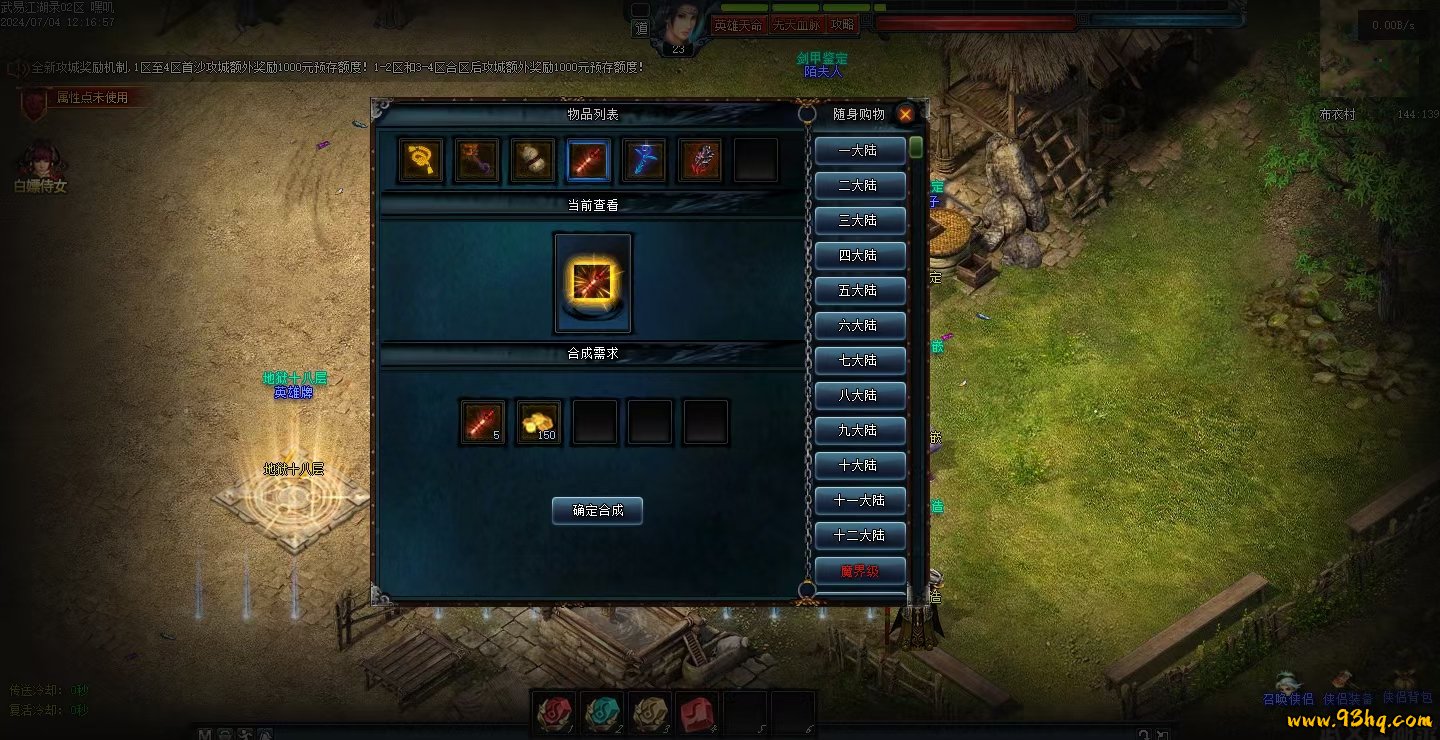The width and height of the screenshot is (1440, 740).
Task: Choose the rolled scroll item slot
Action: point(533,160)
